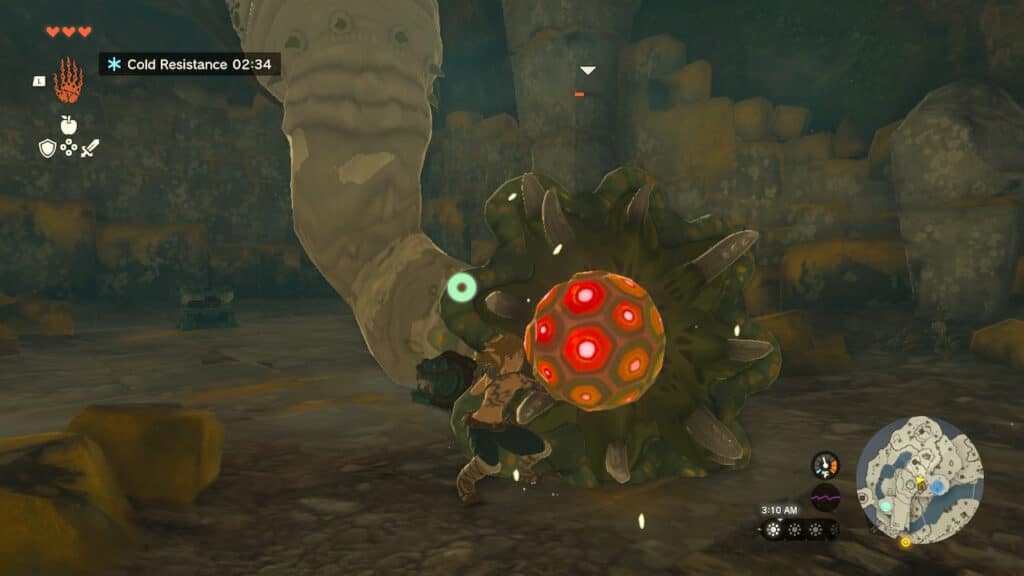Click the Cold Resistance status effect
This screenshot has width=1024, height=576.
189,64
